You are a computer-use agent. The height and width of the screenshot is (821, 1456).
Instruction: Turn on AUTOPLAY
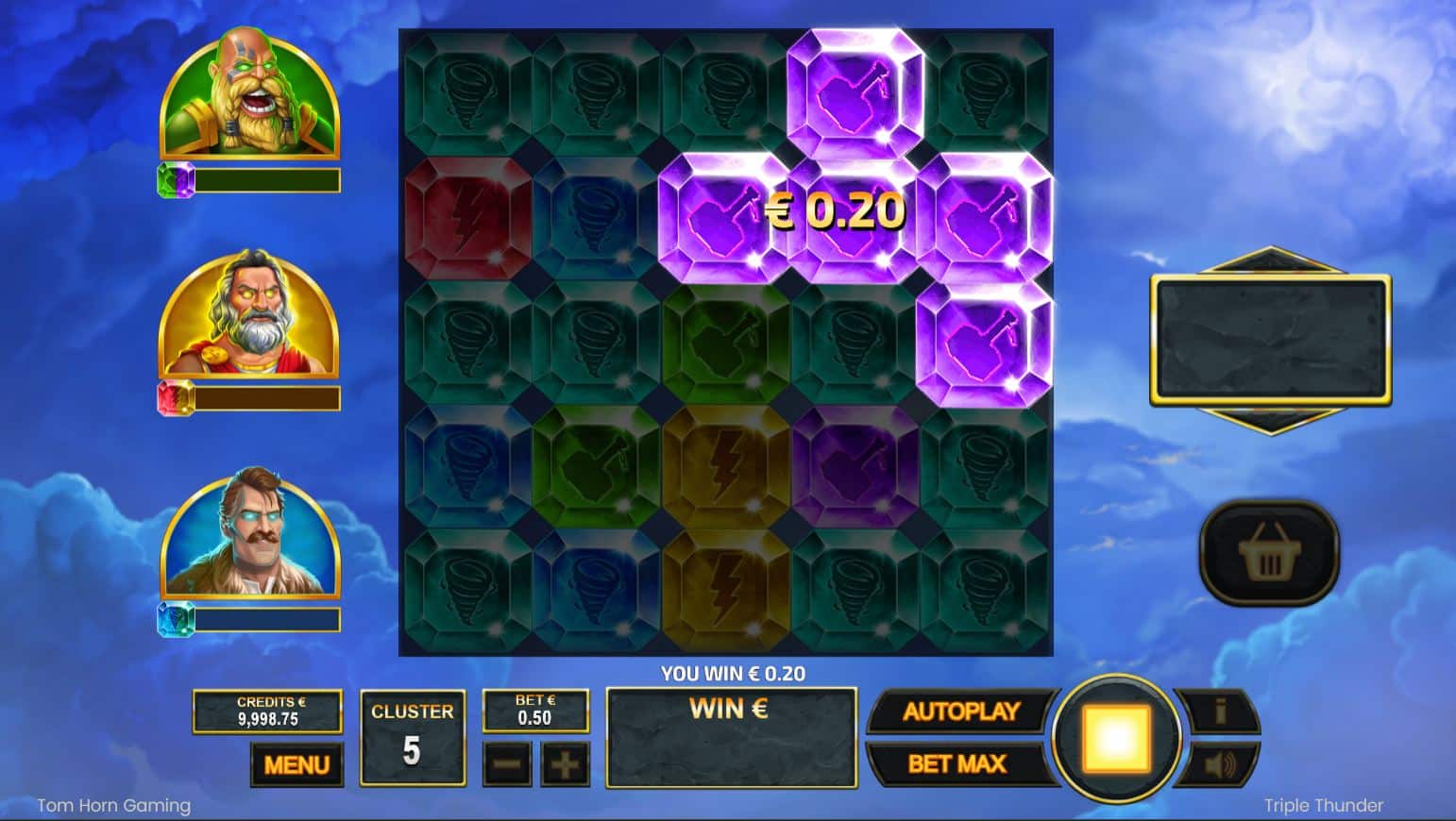coord(960,712)
